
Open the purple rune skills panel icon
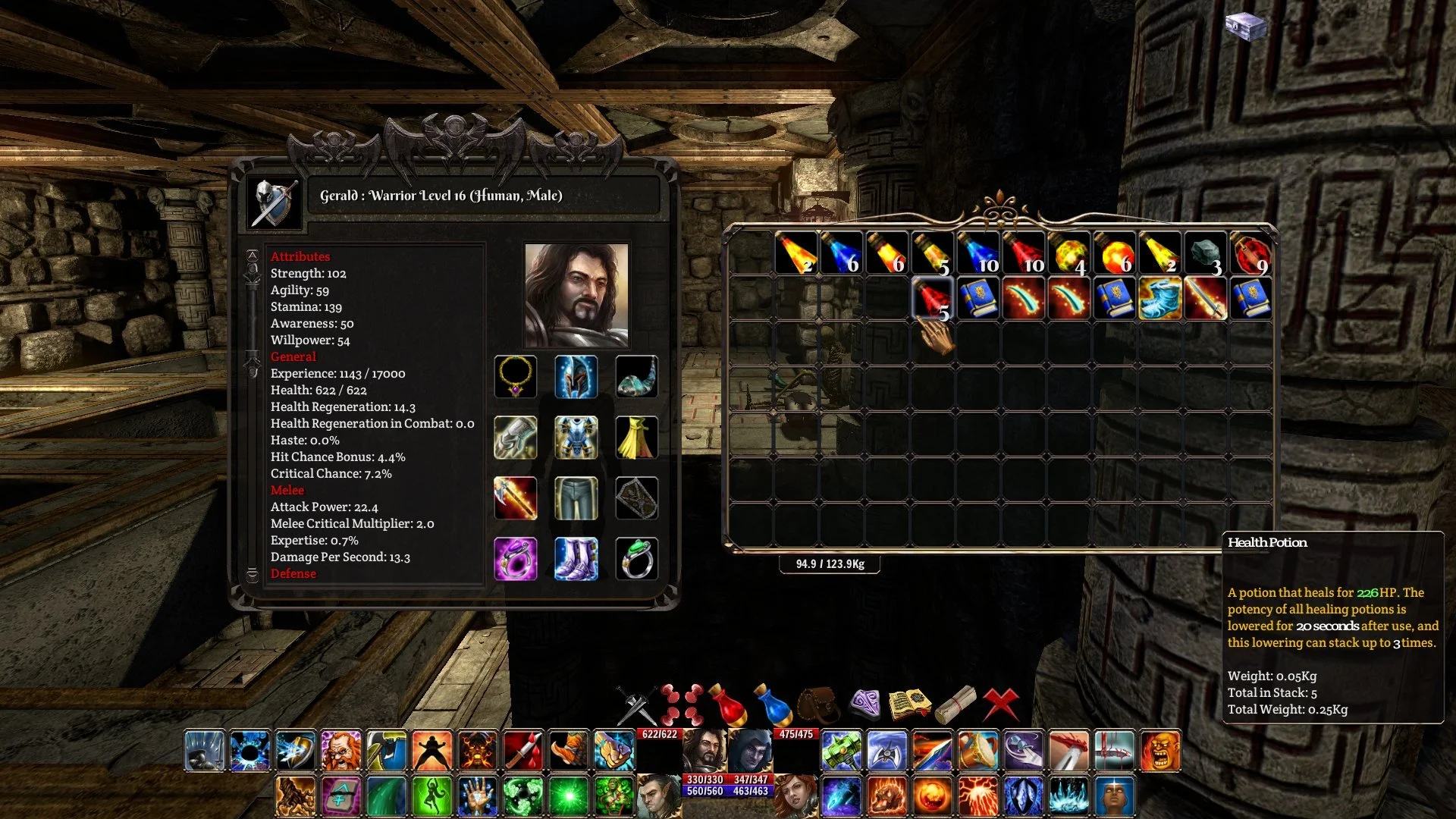tap(864, 701)
